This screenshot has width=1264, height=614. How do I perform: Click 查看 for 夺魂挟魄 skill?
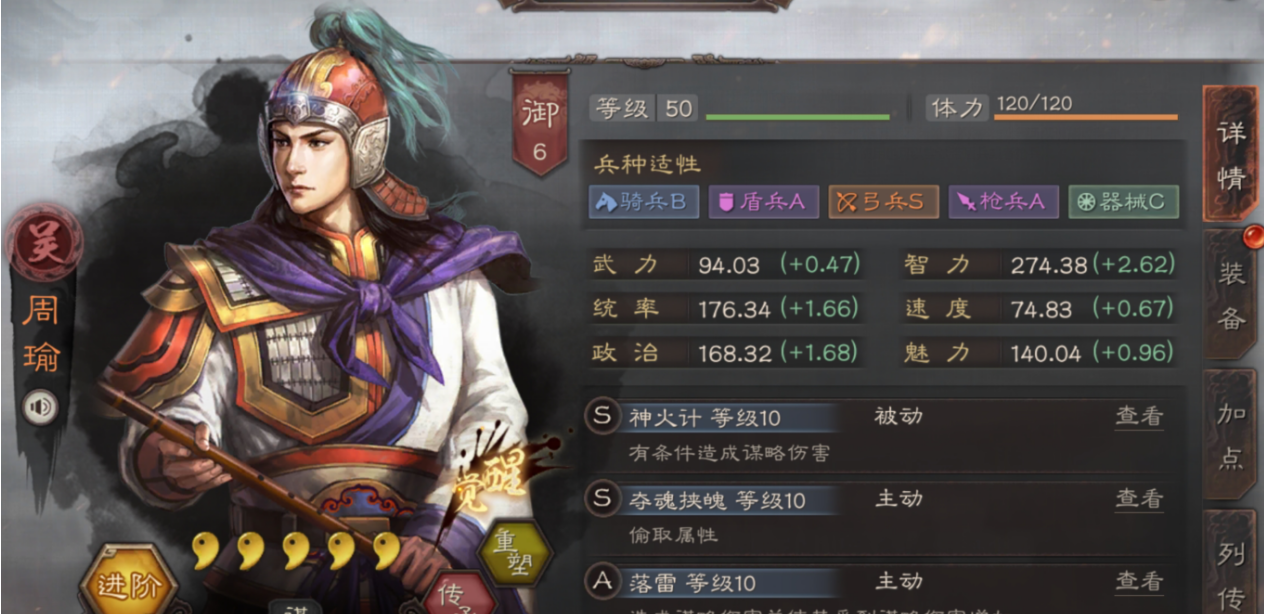1139,498
